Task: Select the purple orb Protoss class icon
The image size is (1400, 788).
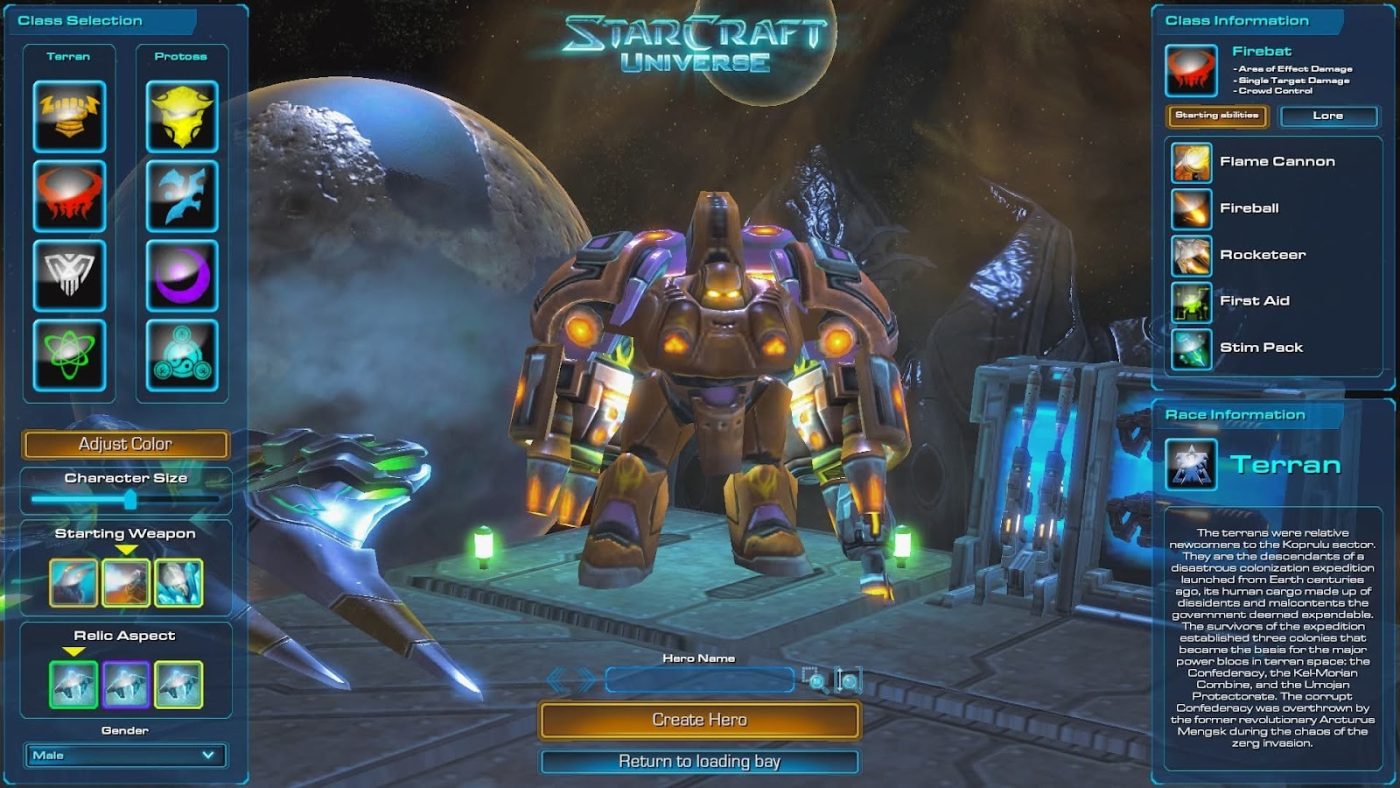Action: click(x=182, y=277)
